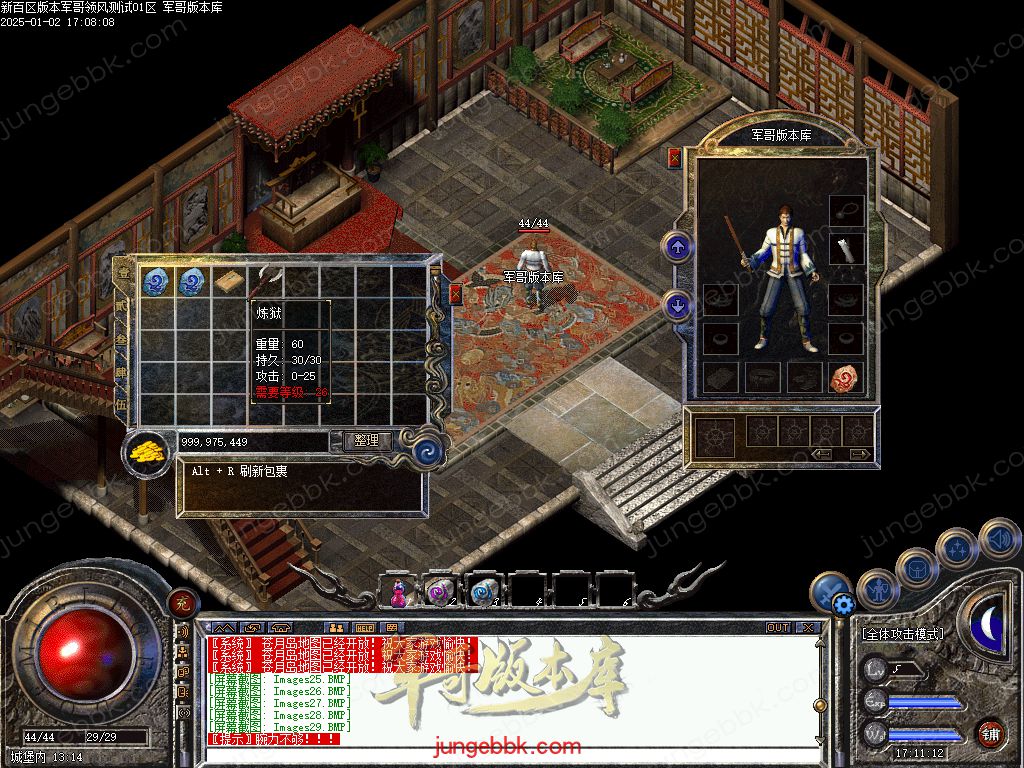Select the red charm stone equipment slot
The width and height of the screenshot is (1024, 768).
coord(845,378)
